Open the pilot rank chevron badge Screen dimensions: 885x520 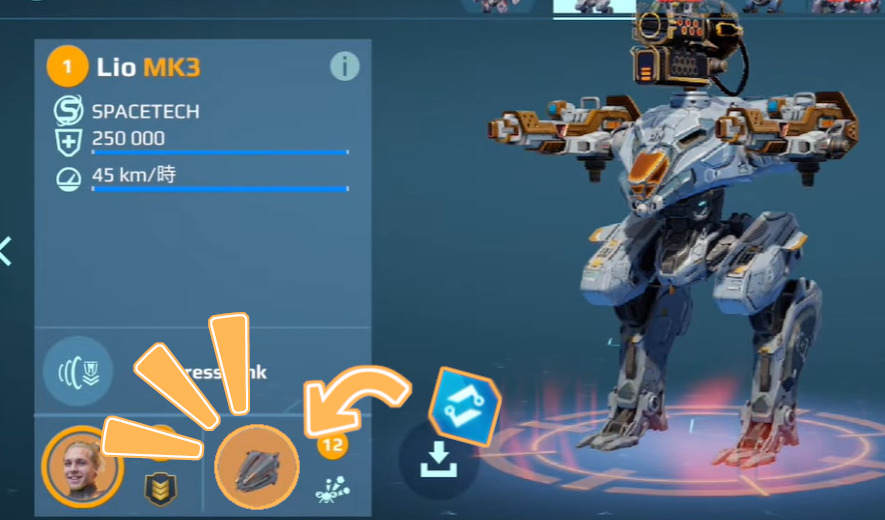158,488
